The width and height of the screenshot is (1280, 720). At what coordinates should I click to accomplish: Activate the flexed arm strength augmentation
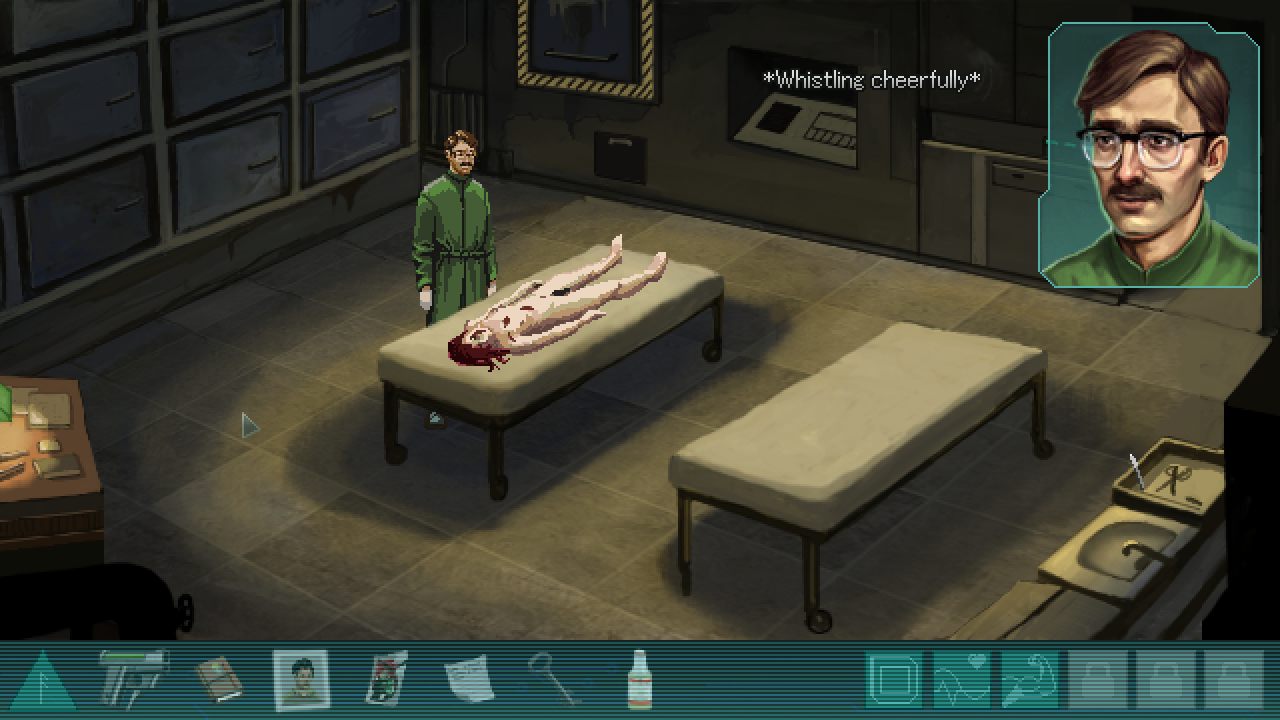pos(1029,680)
